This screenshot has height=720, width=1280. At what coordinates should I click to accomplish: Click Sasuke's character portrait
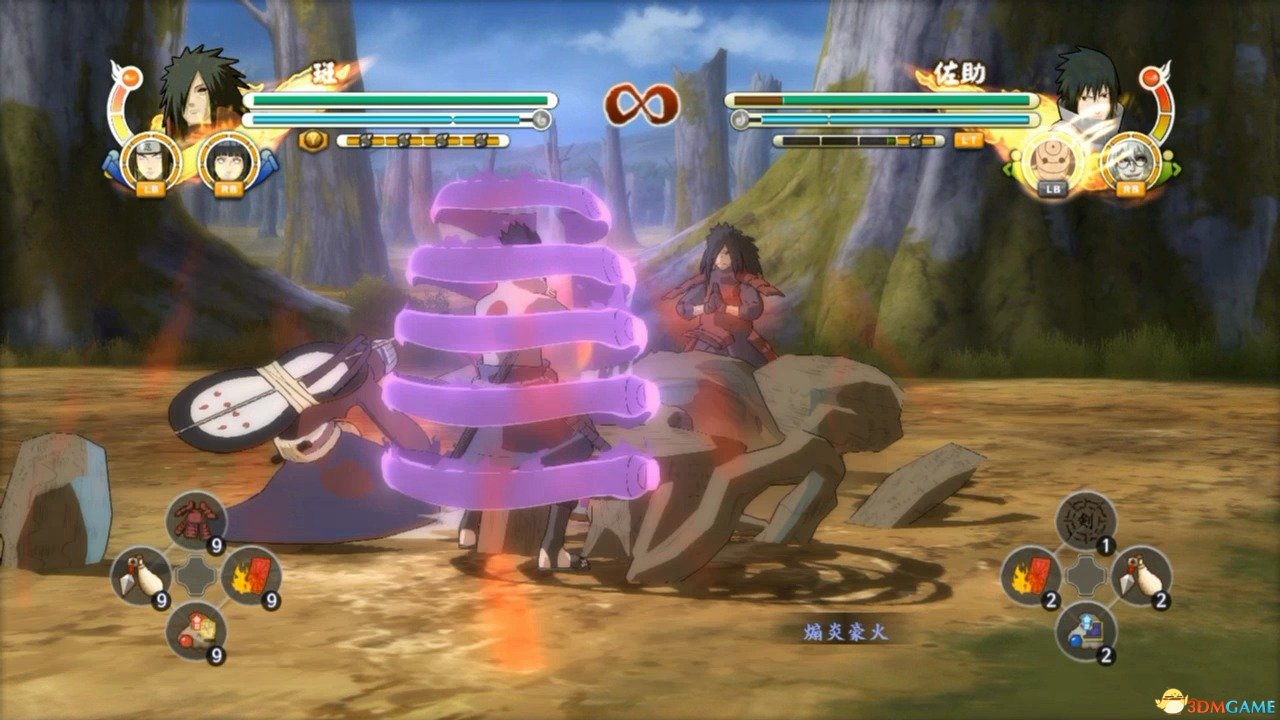pyautogui.click(x=1086, y=93)
